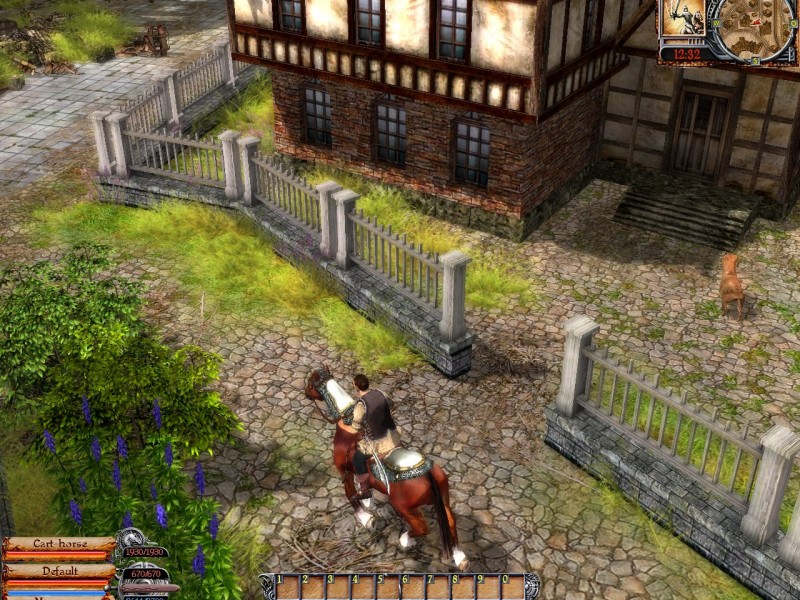Viewport: 800px width, 600px height.
Task: Select the Cart-horse name plate
Action: pos(59,544)
